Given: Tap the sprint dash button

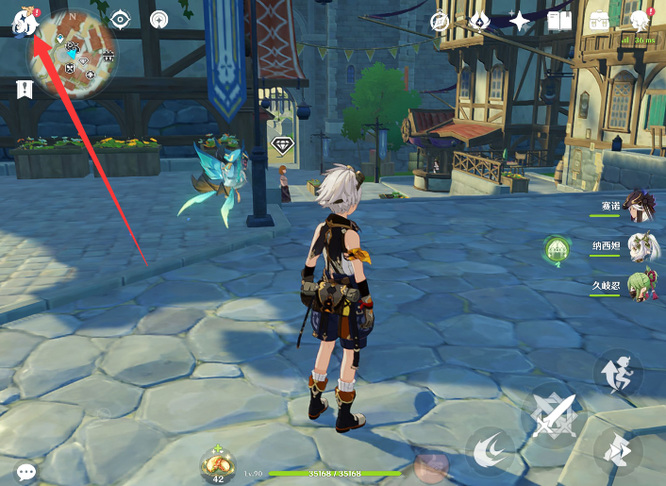Looking at the screenshot, I should pyautogui.click(x=618, y=450).
